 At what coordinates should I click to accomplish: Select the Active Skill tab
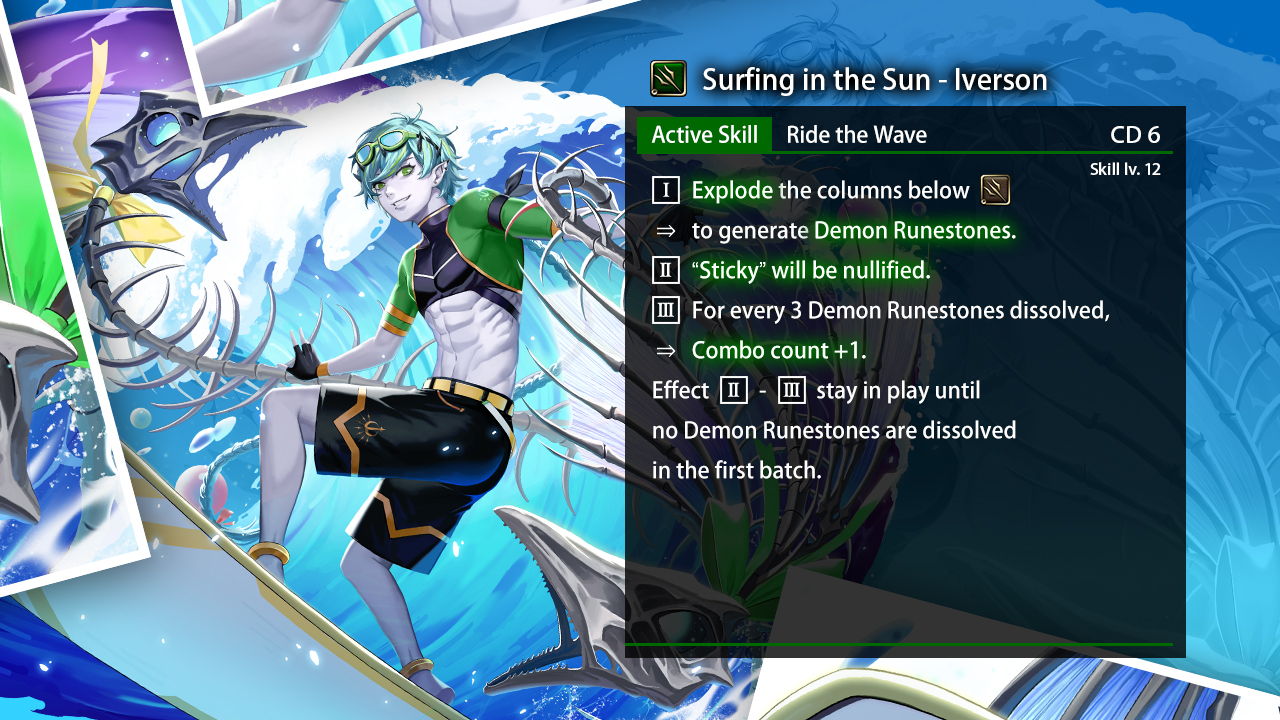click(705, 135)
